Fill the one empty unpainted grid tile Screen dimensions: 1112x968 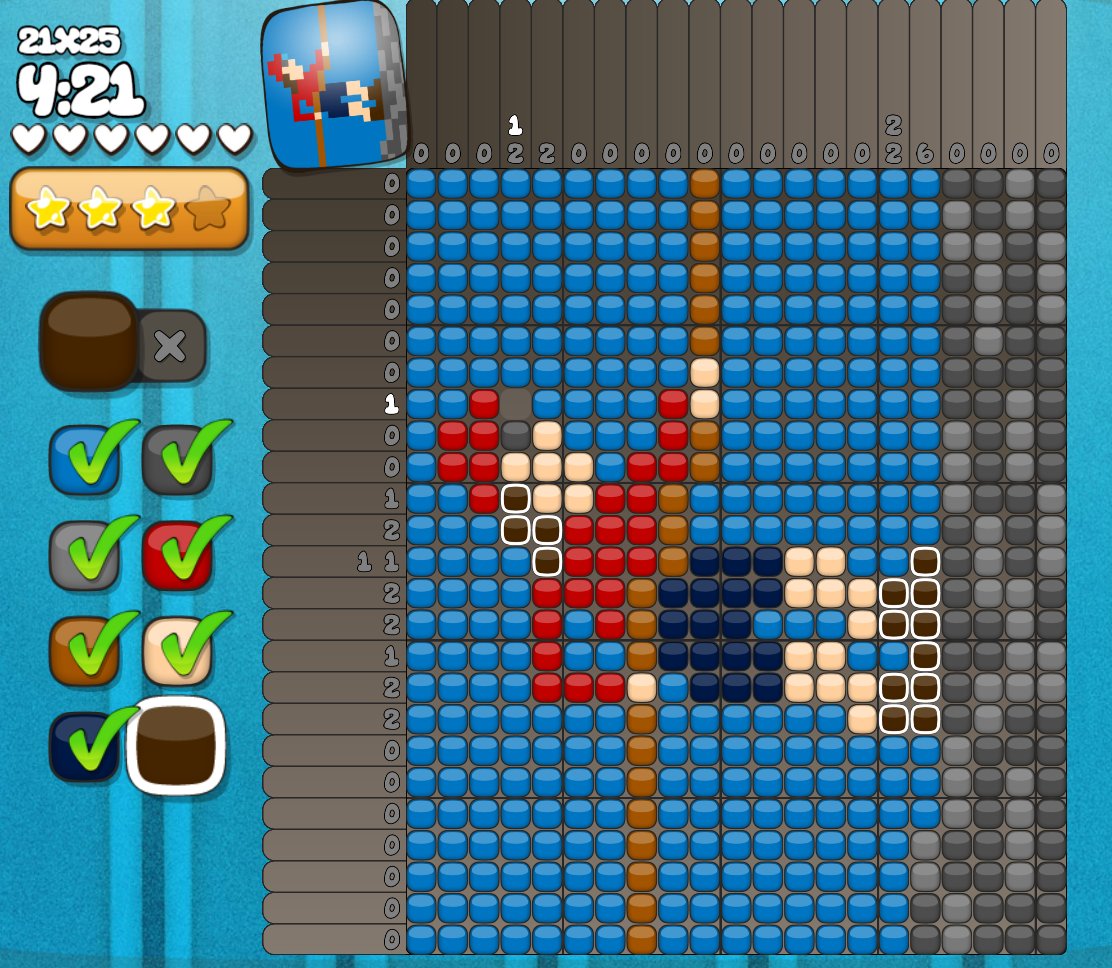point(516,404)
